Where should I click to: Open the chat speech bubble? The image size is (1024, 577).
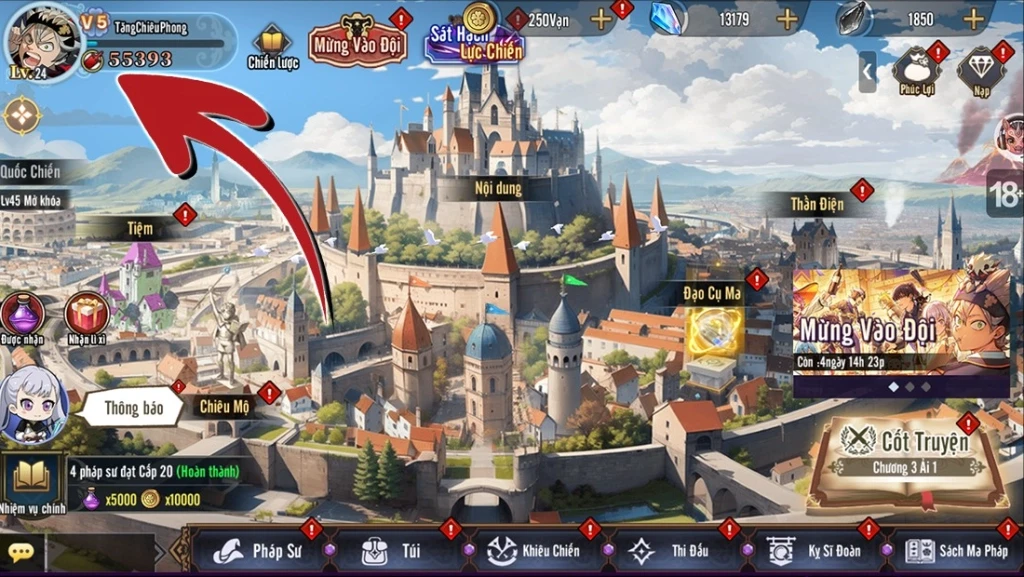point(21,552)
